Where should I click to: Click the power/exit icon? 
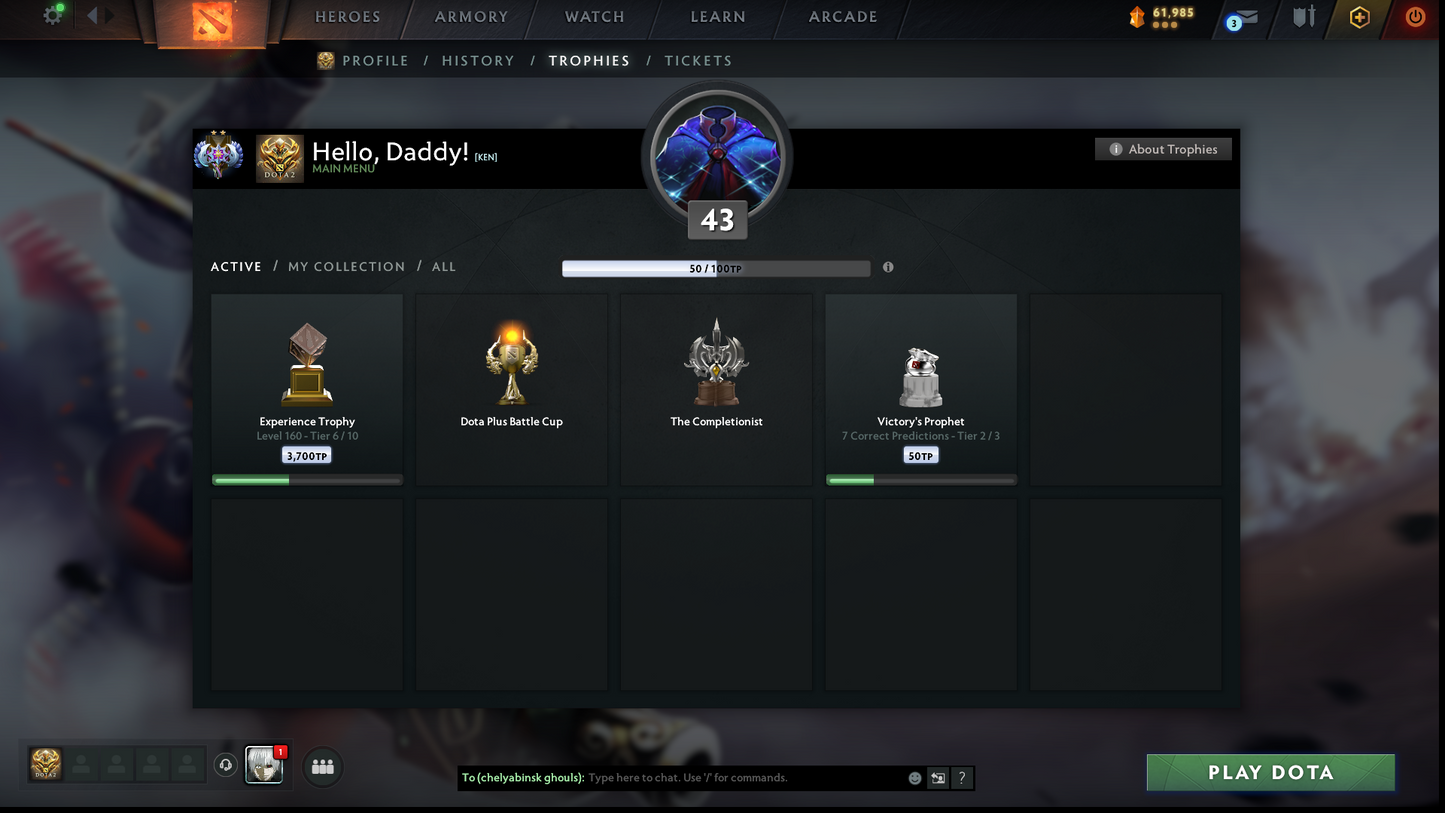click(x=1415, y=17)
